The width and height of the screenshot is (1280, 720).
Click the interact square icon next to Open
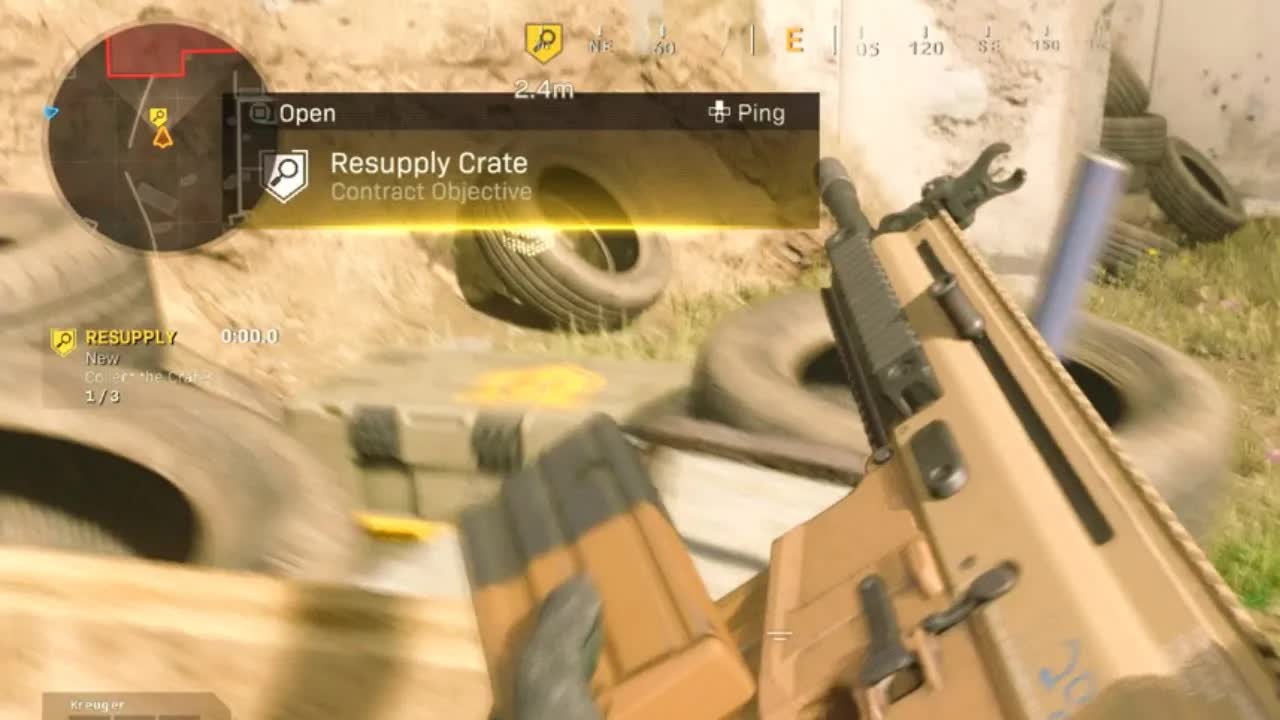coord(262,113)
